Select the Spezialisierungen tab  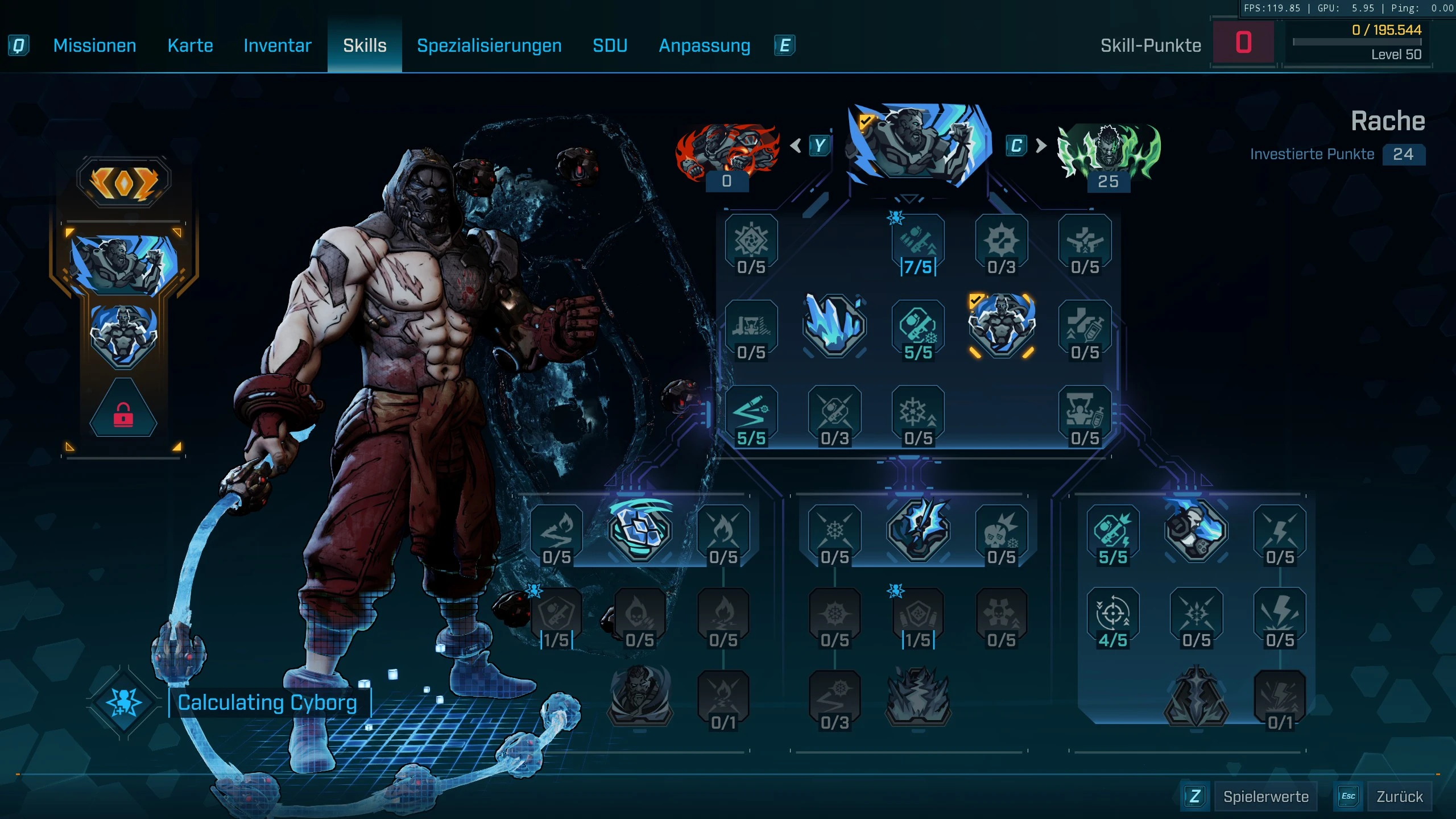coord(489,45)
